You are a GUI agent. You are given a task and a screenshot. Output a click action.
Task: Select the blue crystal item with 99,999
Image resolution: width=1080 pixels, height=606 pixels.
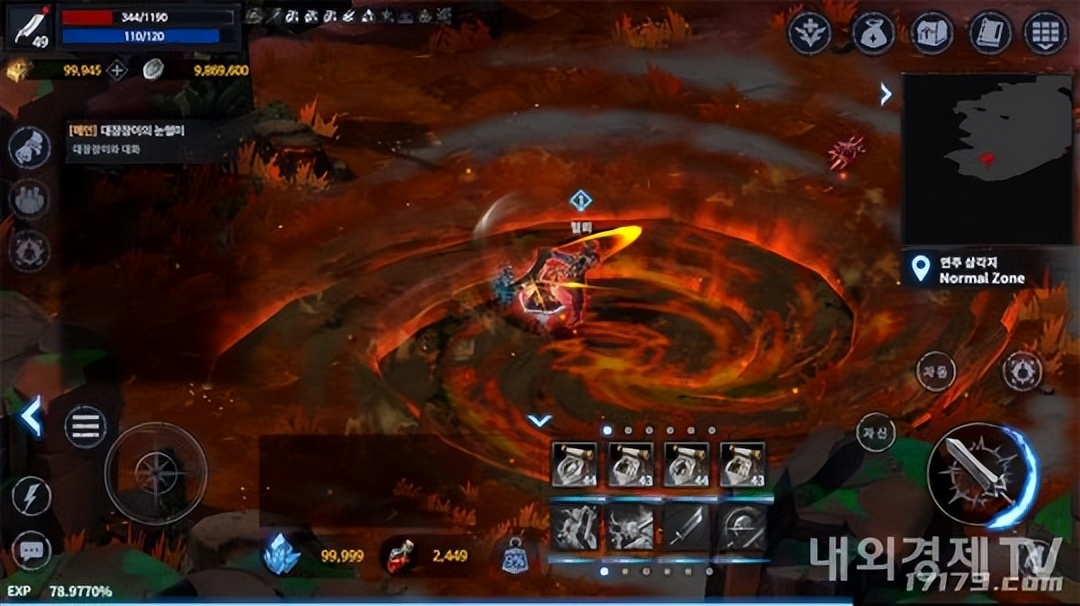pyautogui.click(x=282, y=555)
